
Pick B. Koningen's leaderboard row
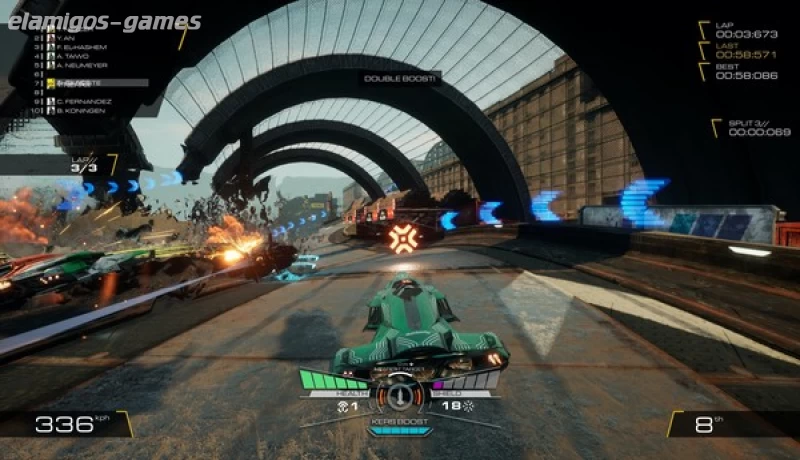pyautogui.click(x=80, y=112)
